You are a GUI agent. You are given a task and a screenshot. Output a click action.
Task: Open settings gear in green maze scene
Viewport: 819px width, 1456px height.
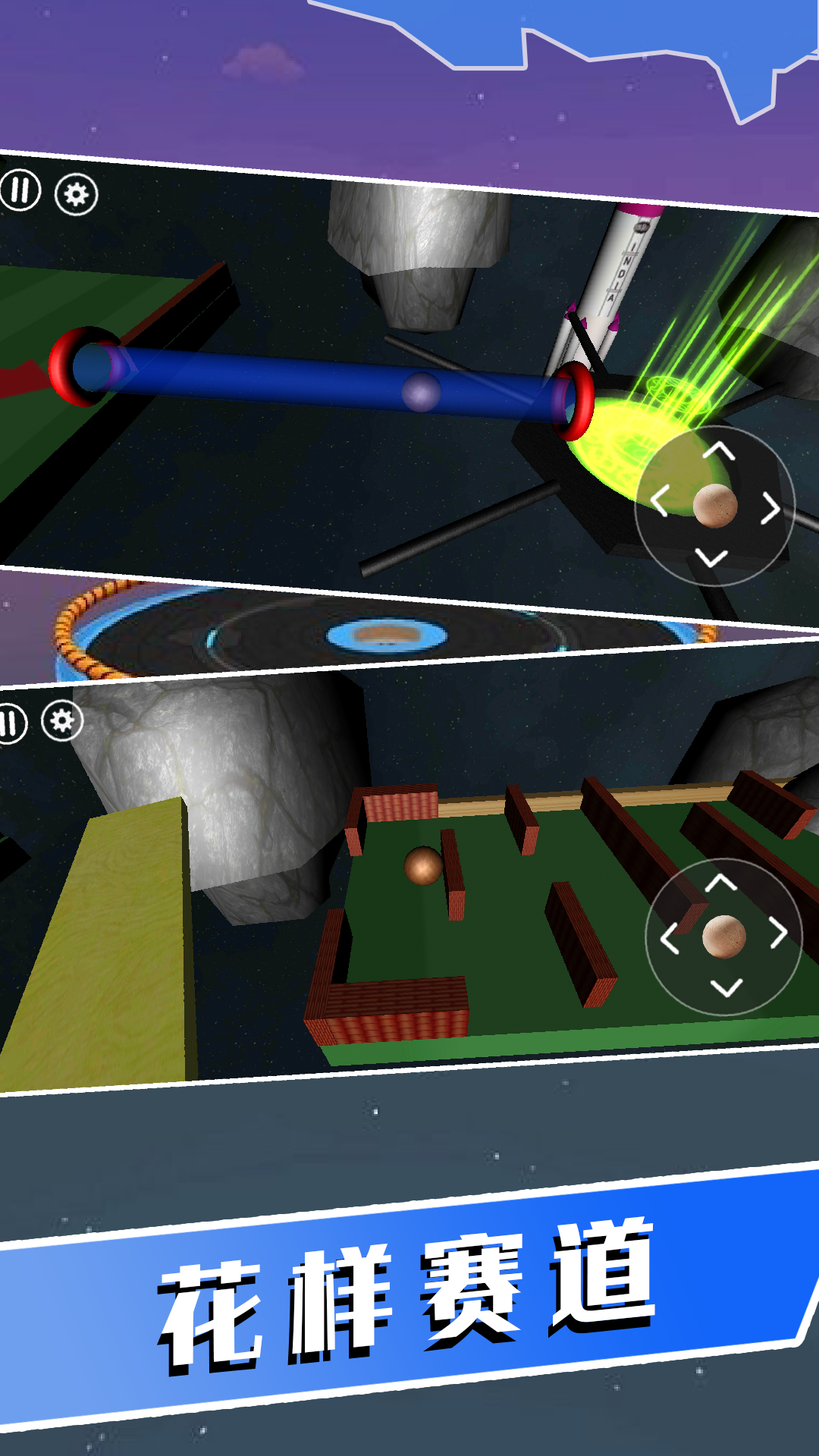(x=62, y=721)
